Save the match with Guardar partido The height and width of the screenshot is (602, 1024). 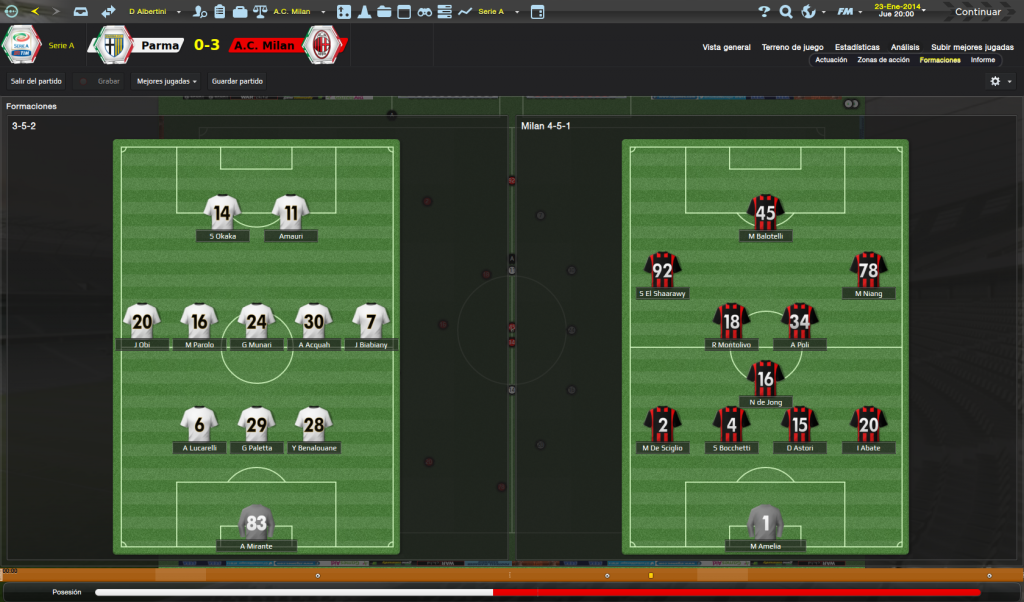pos(237,81)
